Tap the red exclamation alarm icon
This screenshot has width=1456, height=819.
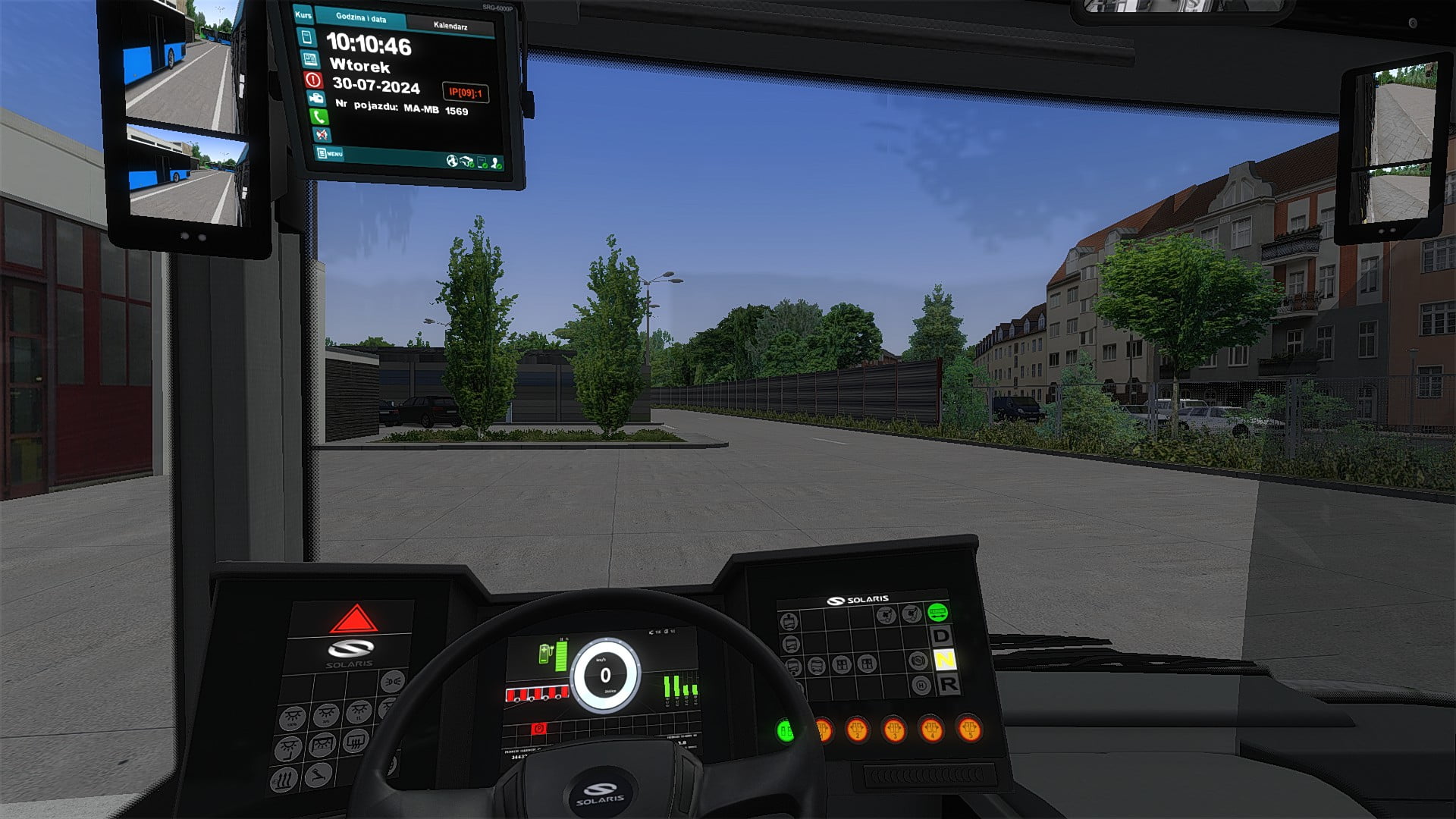tap(313, 79)
